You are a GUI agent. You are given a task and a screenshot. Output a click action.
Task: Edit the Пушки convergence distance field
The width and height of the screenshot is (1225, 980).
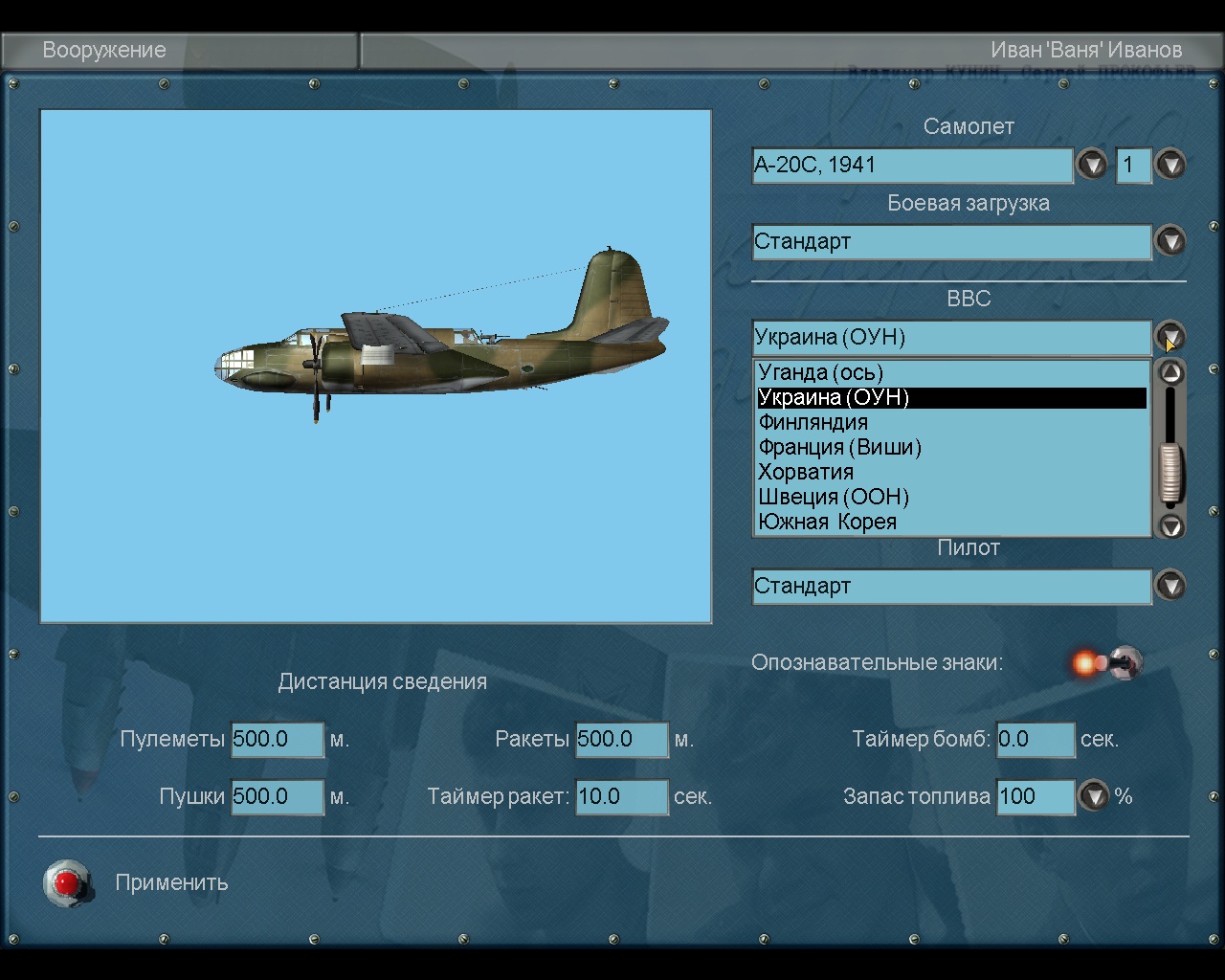tap(278, 796)
